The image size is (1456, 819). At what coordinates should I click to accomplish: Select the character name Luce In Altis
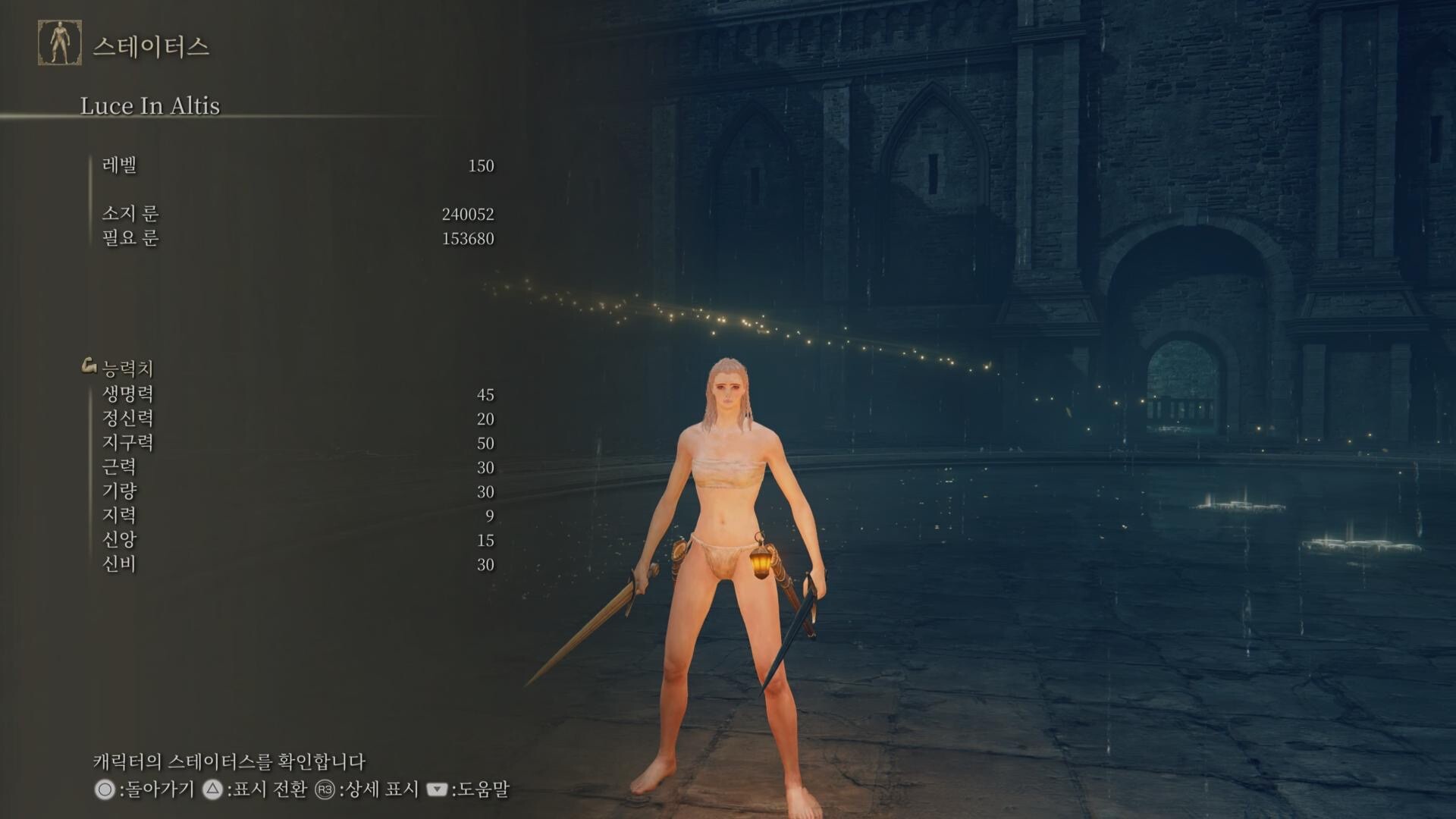[150, 106]
